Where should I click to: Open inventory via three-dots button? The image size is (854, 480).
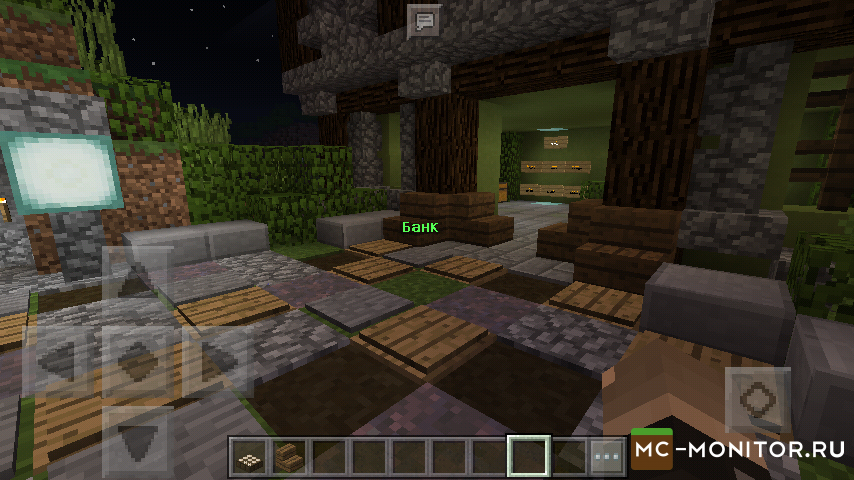(607, 457)
